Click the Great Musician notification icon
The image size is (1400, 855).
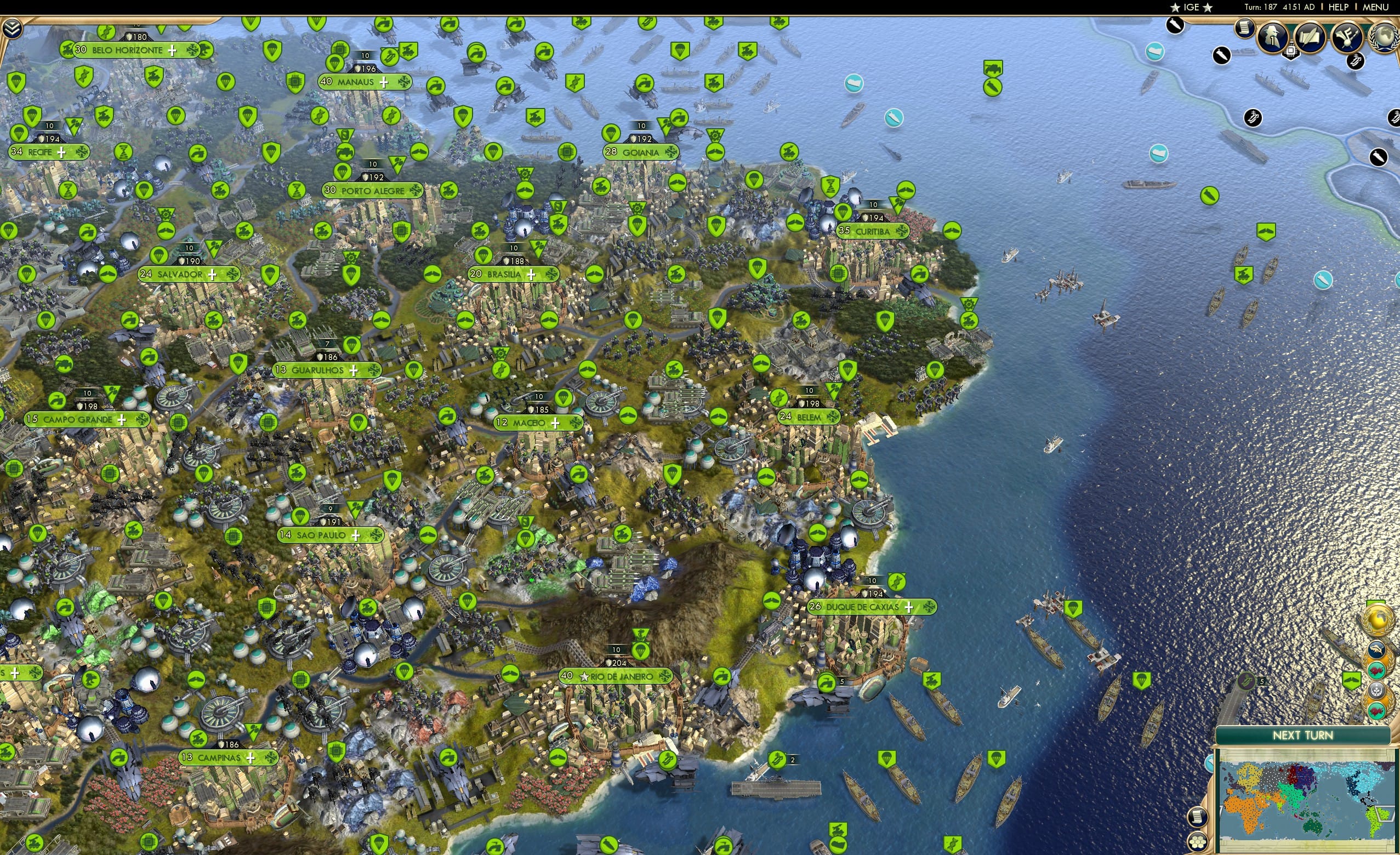[x=1347, y=37]
